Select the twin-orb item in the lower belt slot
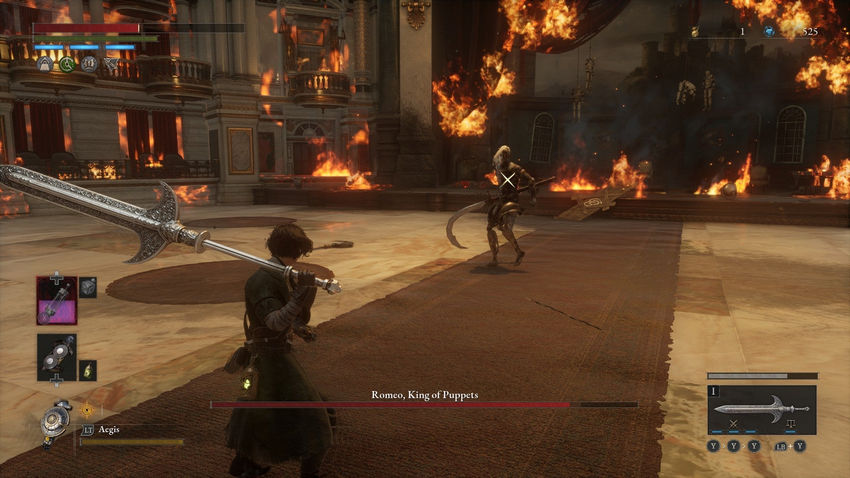Screen dimensions: 850x478 [56, 357]
